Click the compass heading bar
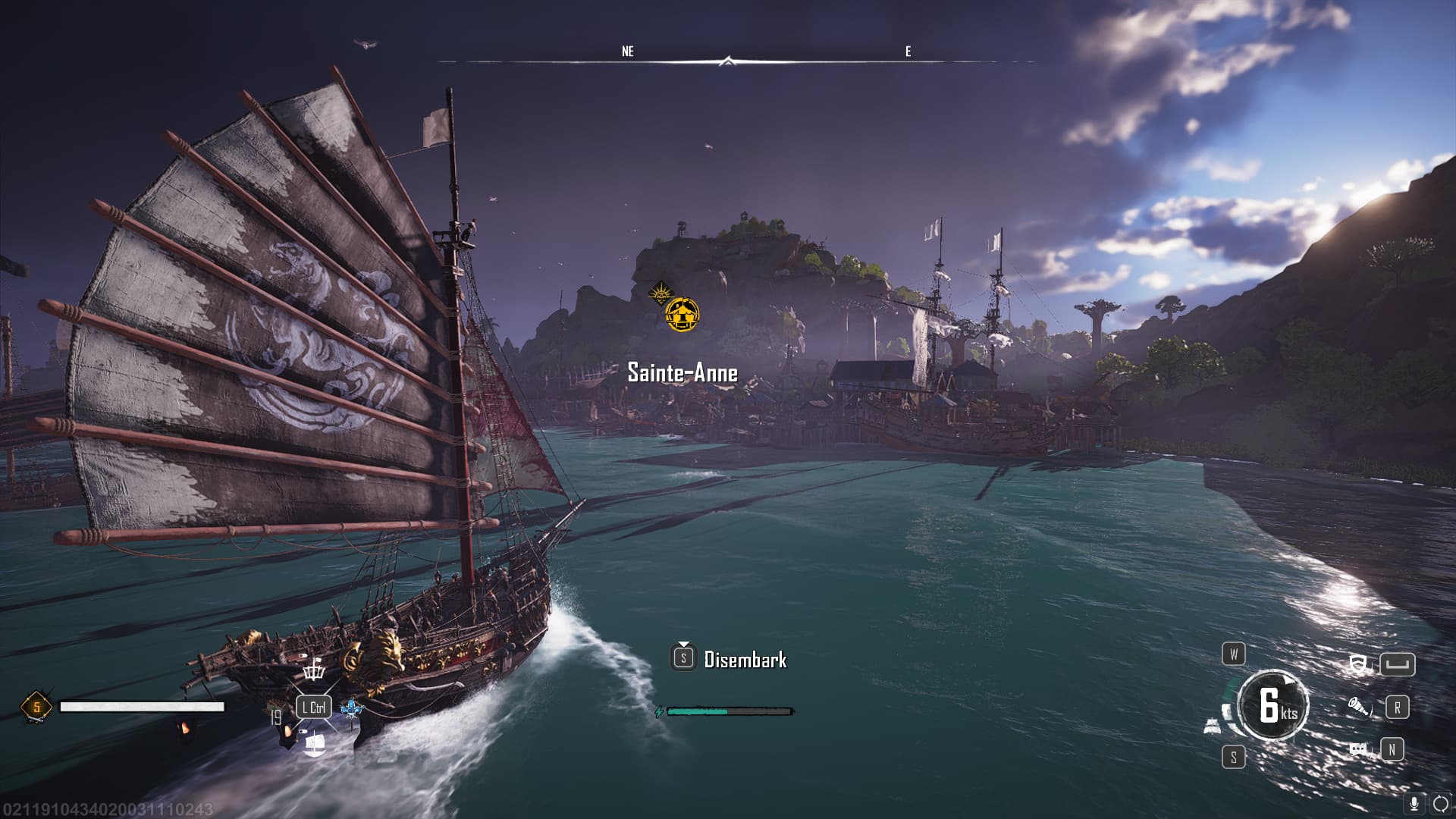Image resolution: width=1456 pixels, height=819 pixels. pyautogui.click(x=728, y=61)
